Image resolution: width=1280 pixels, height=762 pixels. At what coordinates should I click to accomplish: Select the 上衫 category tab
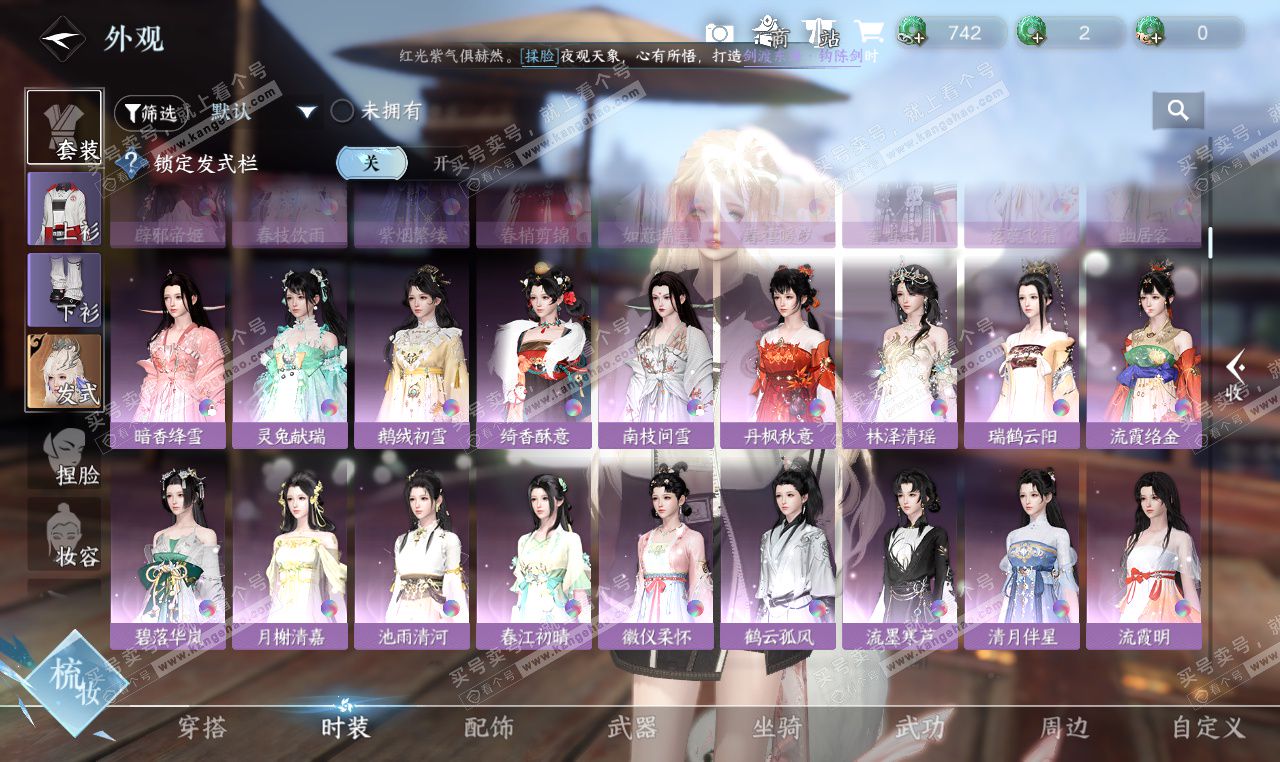65,209
